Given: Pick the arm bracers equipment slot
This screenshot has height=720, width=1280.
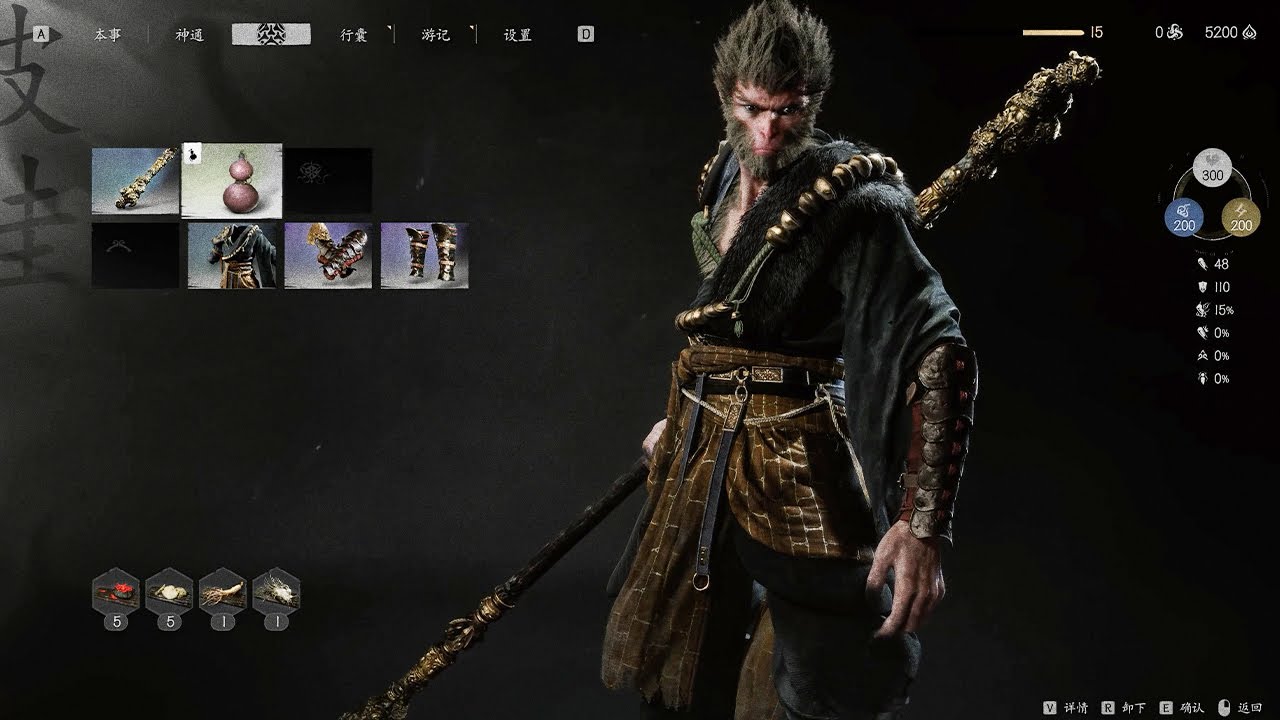Looking at the screenshot, I should [x=328, y=256].
